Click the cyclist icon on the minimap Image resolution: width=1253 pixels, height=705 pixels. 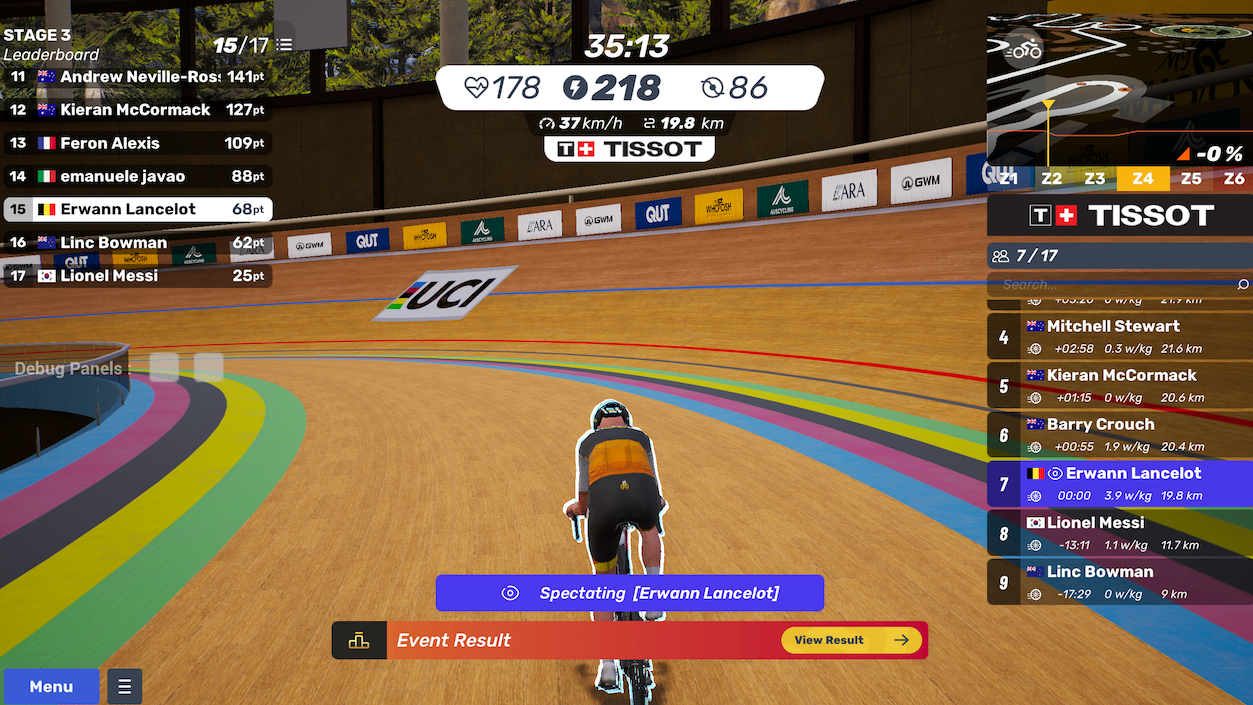[x=1024, y=49]
